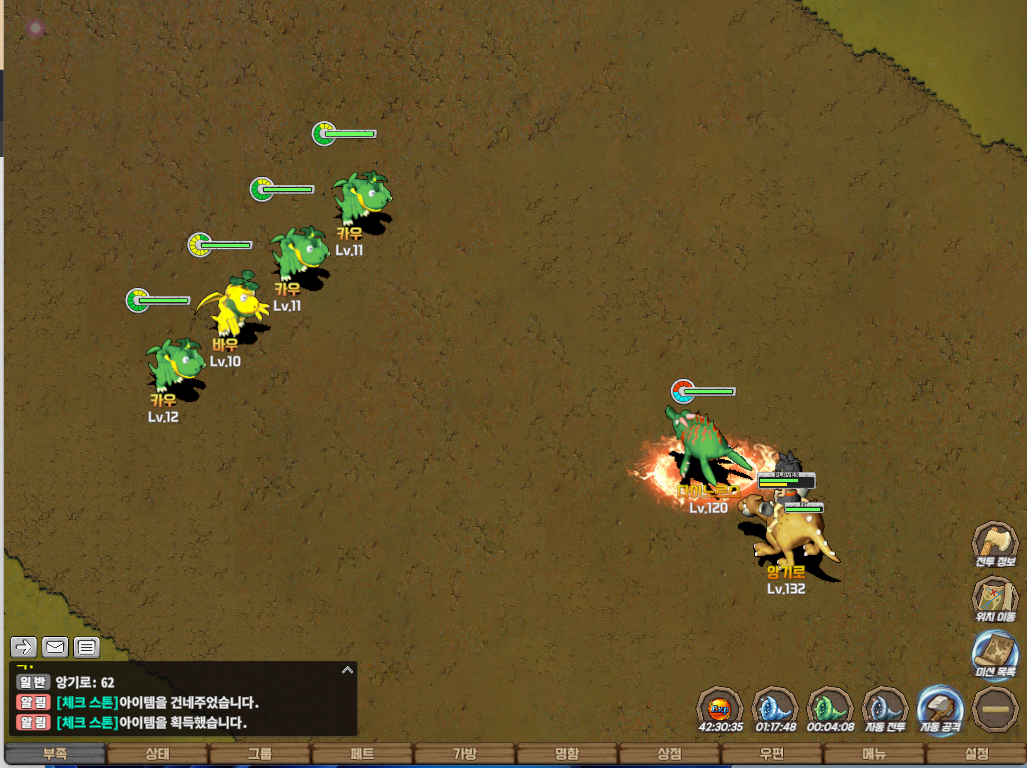Viewport: 1027px width, 768px height.
Task: Open the 페트 (pet) menu
Action: (362, 754)
